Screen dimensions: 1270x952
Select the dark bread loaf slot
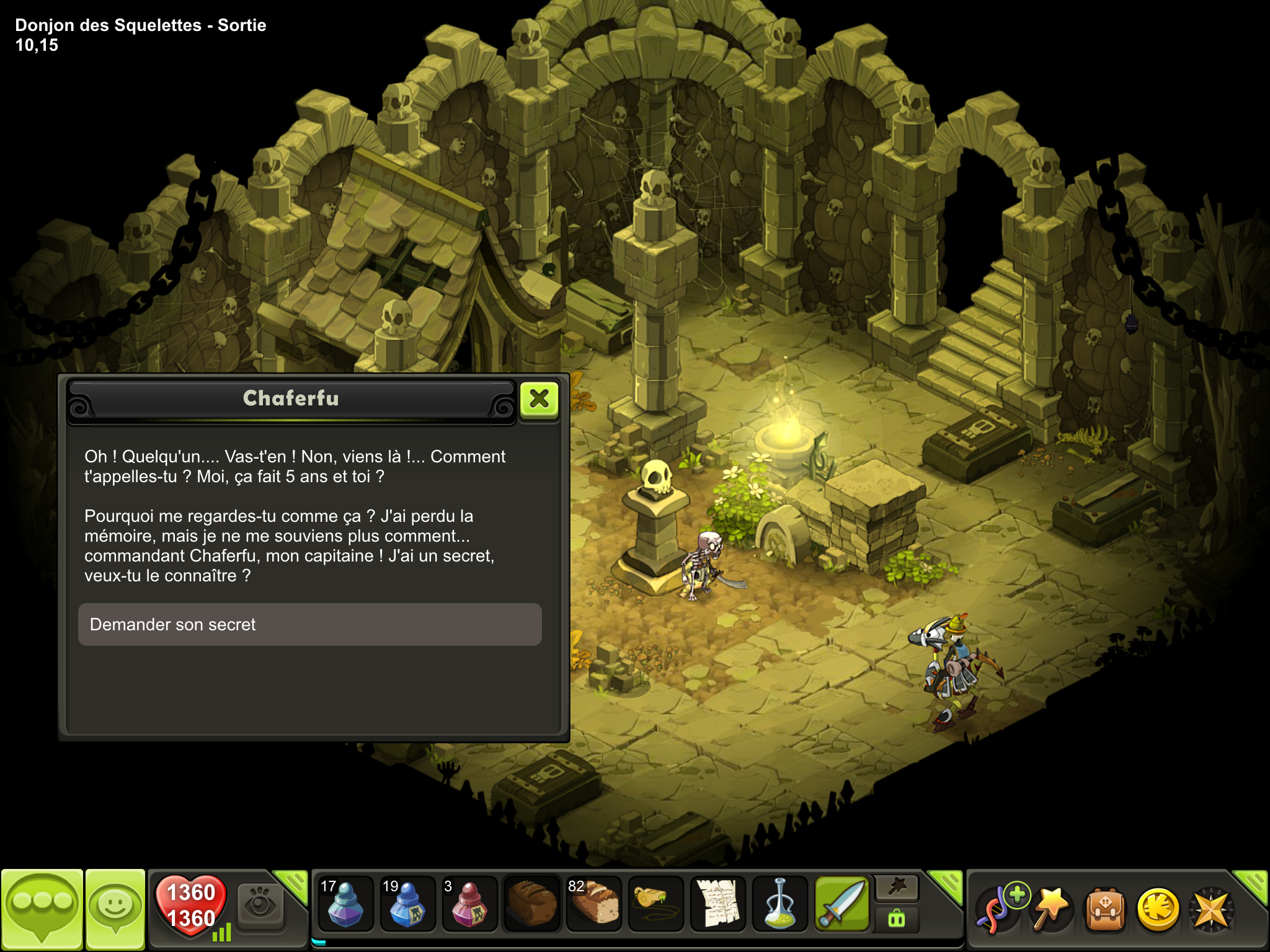[531, 904]
